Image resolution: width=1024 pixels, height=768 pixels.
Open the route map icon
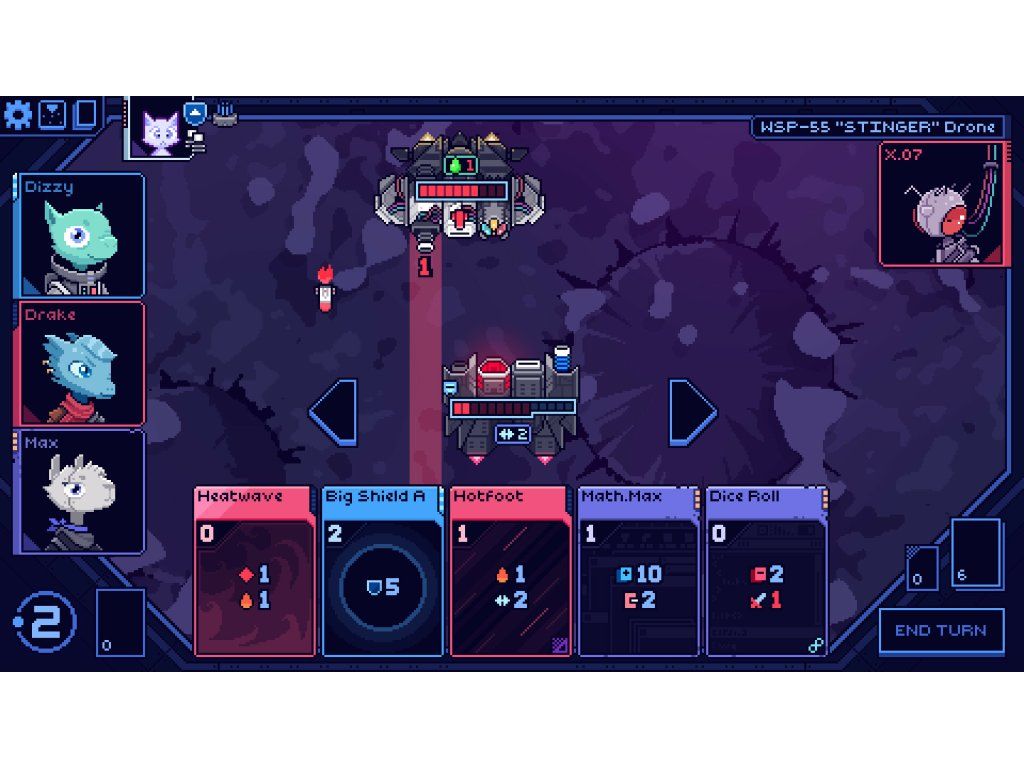pyautogui.click(x=52, y=115)
